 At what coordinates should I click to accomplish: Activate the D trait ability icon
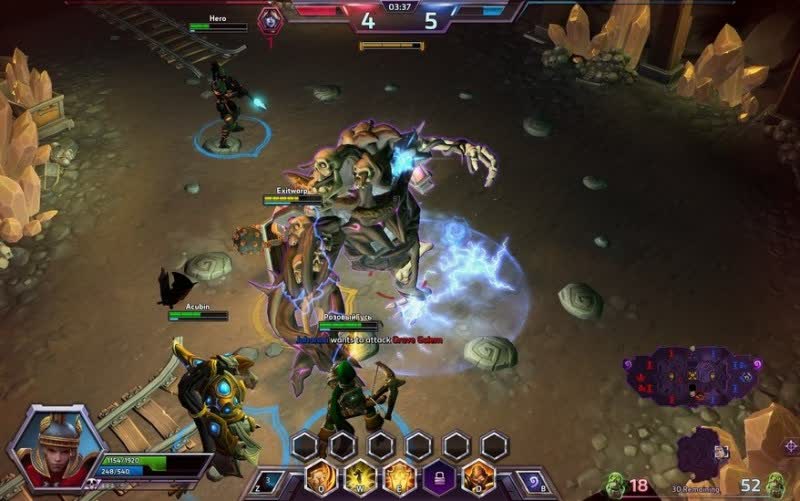click(x=479, y=477)
